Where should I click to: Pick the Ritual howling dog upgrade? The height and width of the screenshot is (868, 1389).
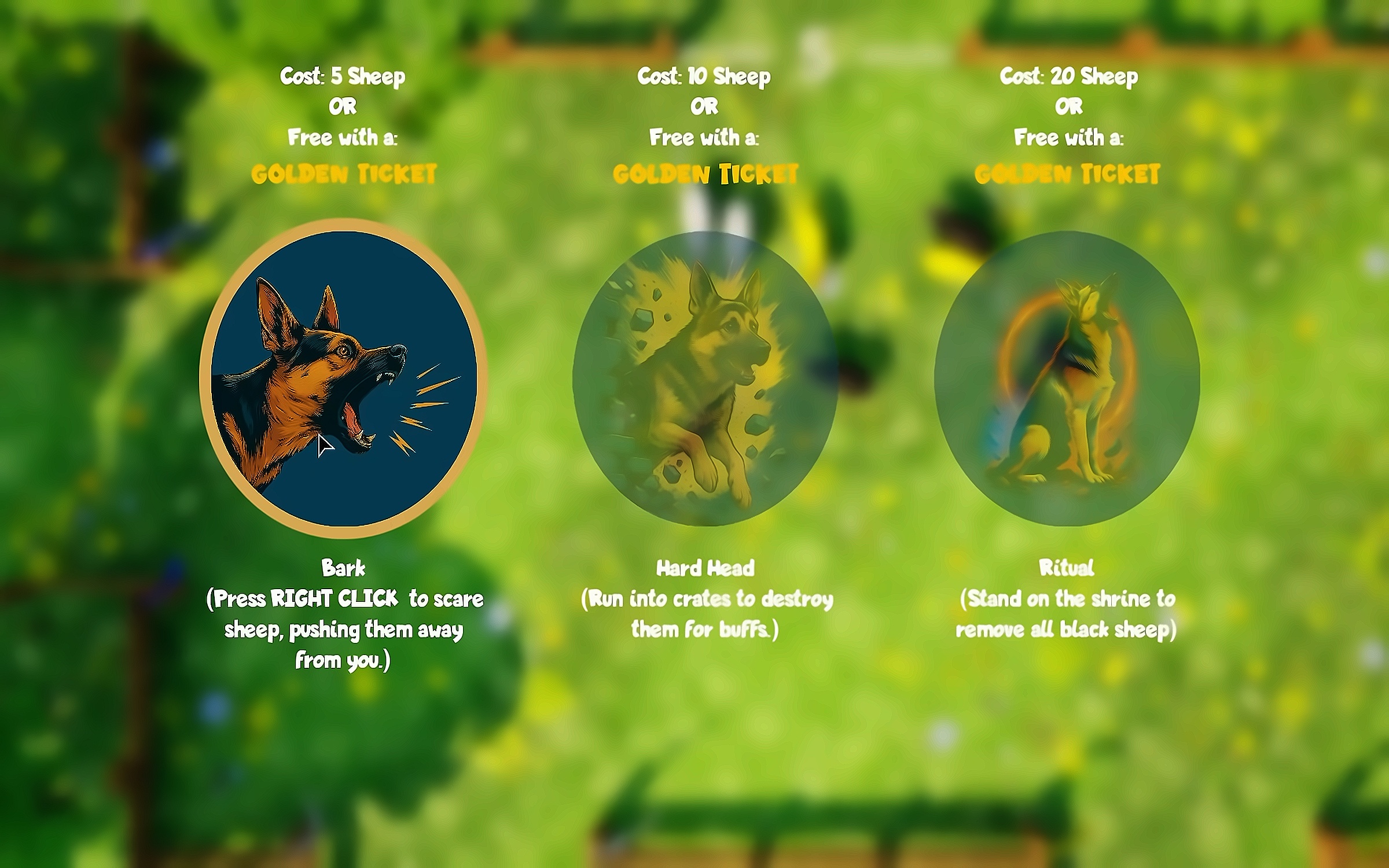tap(1067, 378)
